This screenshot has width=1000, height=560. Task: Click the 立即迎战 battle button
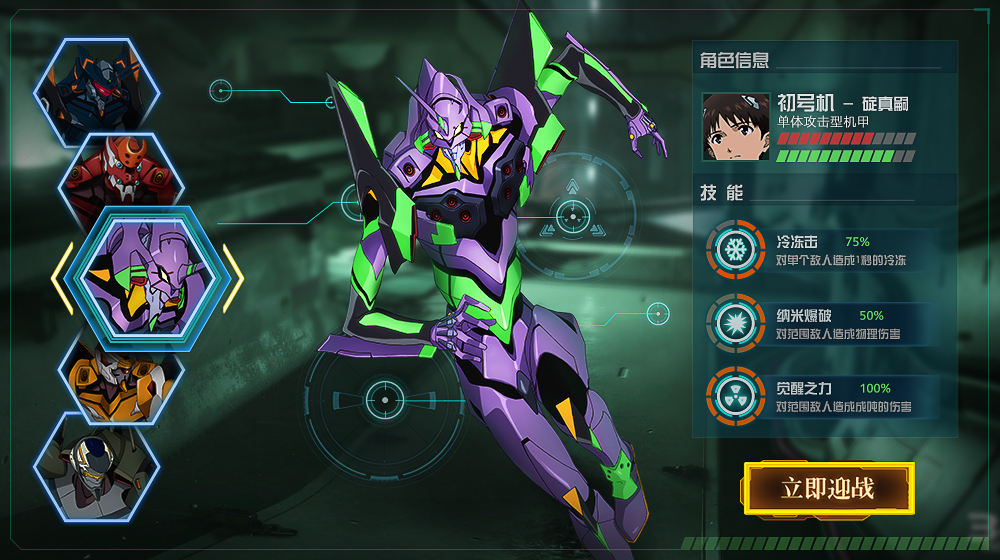[828, 488]
